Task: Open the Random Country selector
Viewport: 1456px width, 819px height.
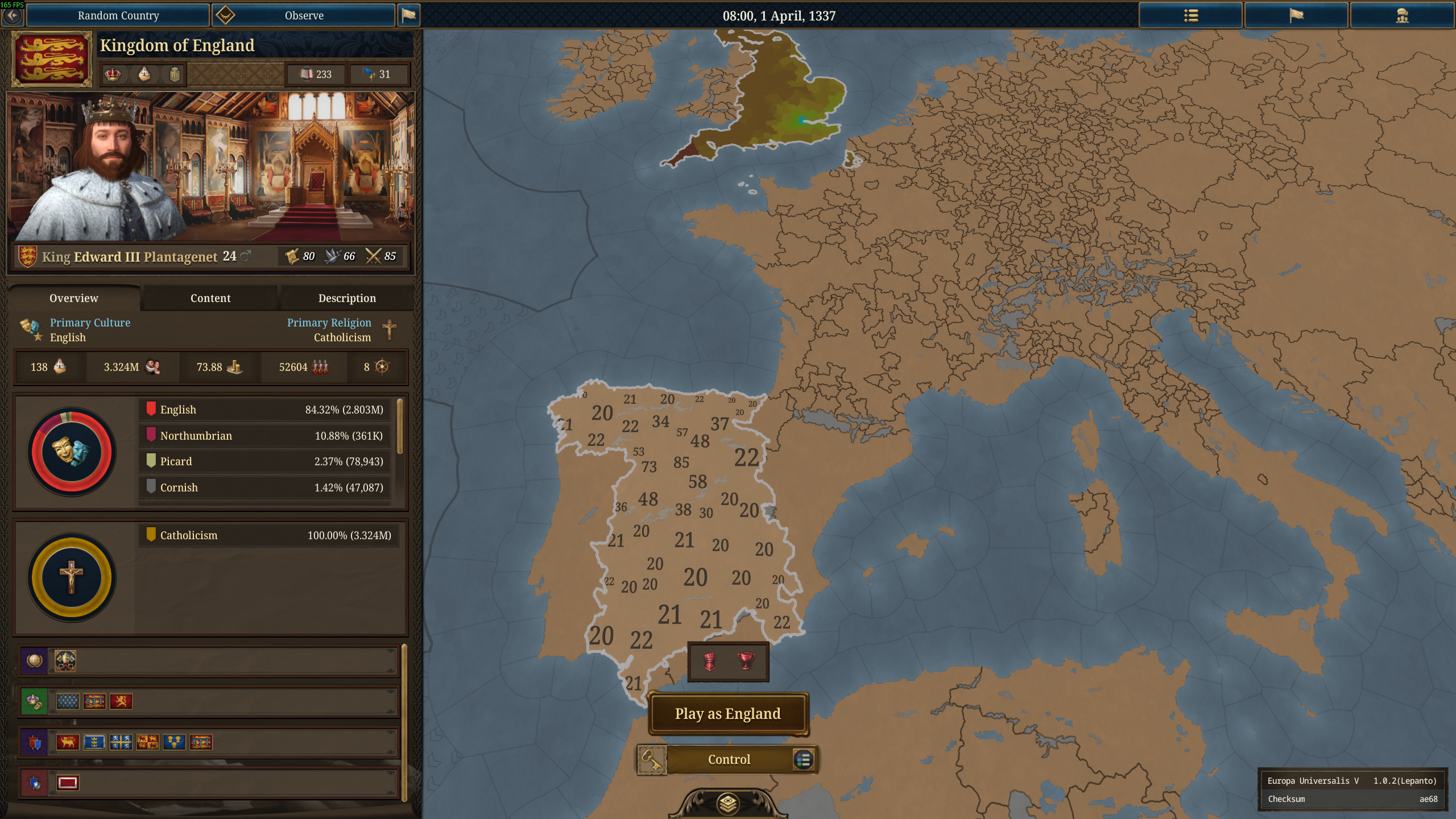Action: [x=118, y=15]
